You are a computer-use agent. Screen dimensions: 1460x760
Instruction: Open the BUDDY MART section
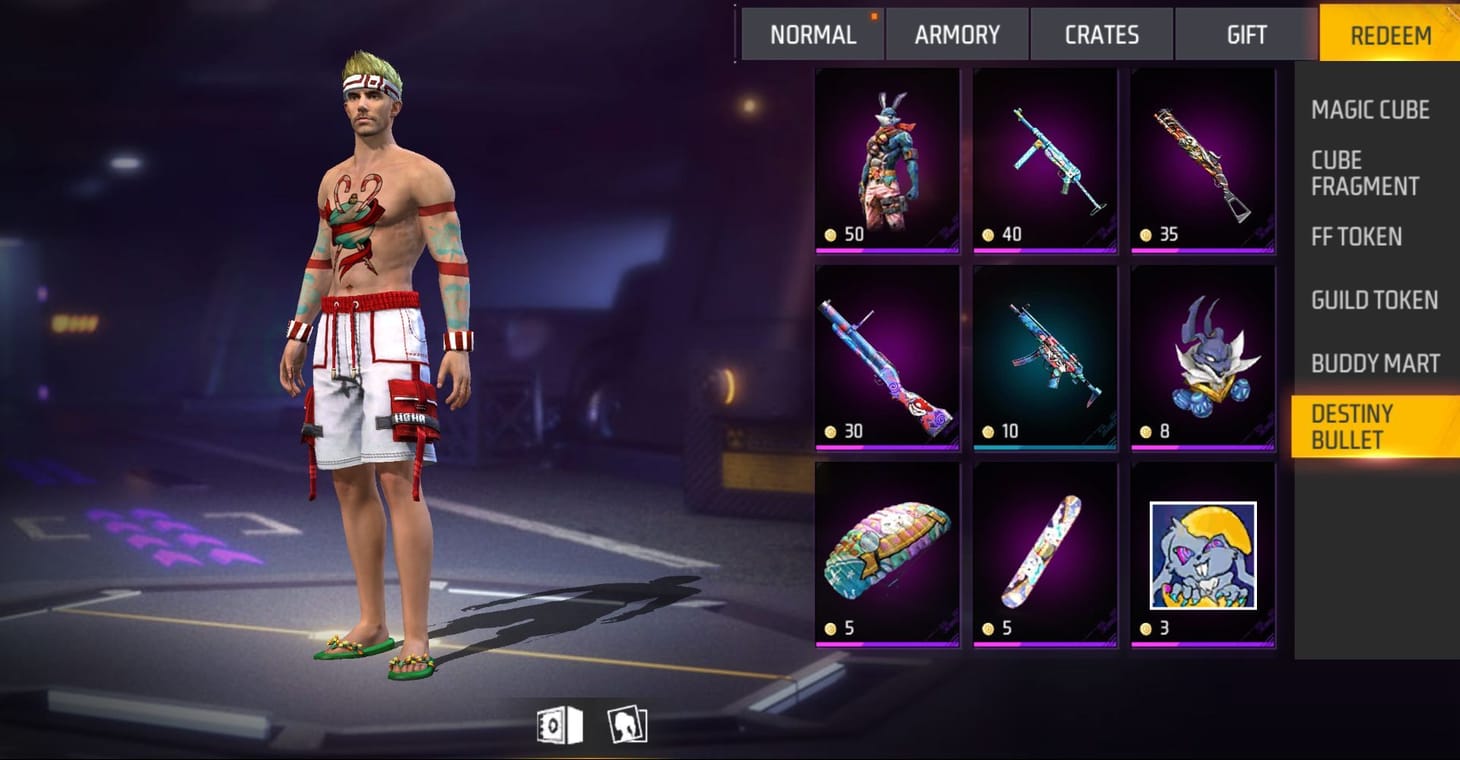pos(1374,363)
